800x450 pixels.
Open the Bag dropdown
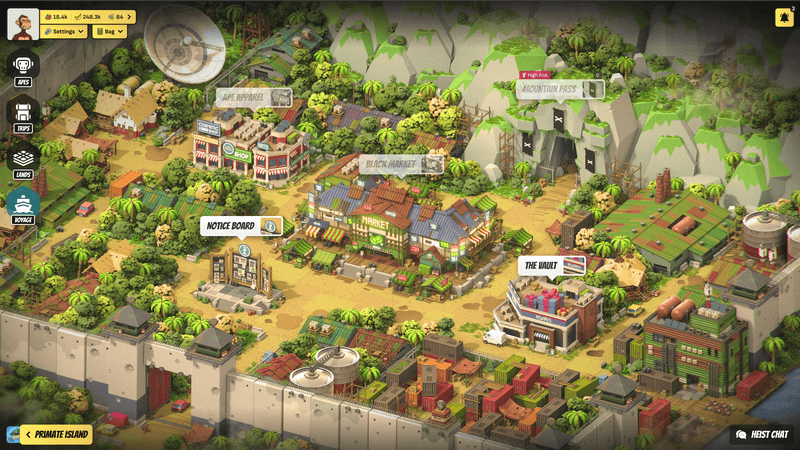(x=108, y=31)
